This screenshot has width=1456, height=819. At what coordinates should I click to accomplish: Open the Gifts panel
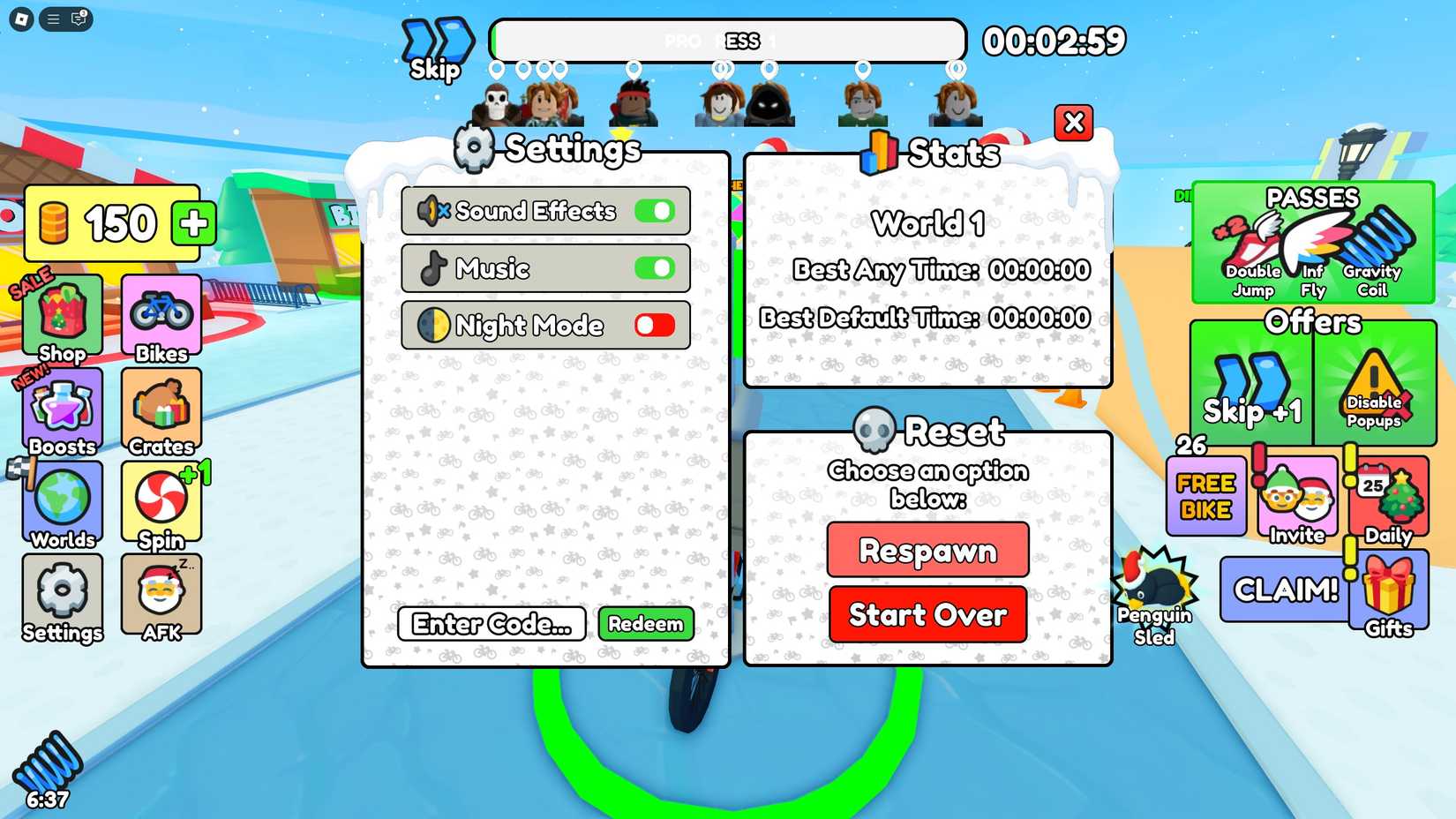[x=1392, y=591]
